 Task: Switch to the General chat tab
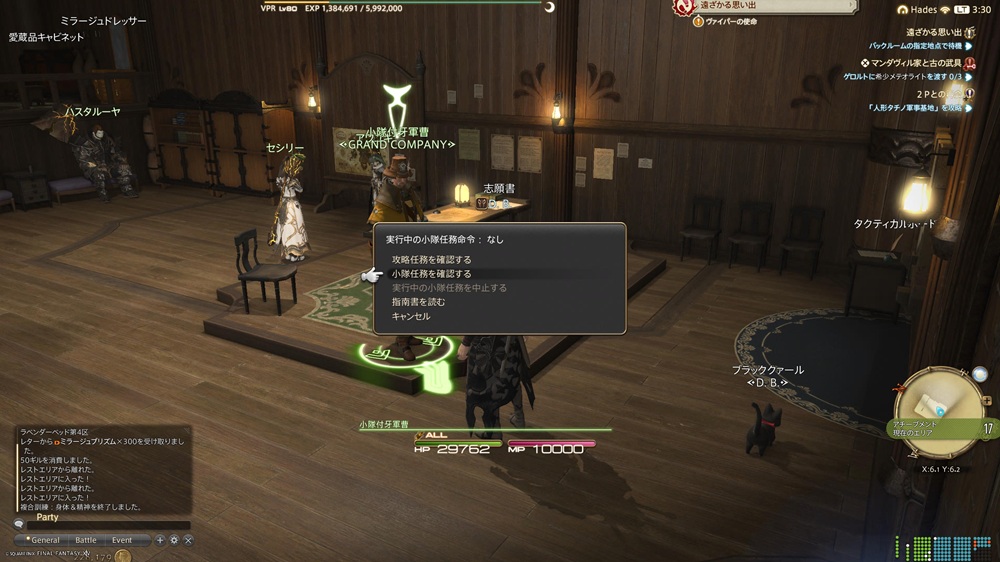pos(45,540)
